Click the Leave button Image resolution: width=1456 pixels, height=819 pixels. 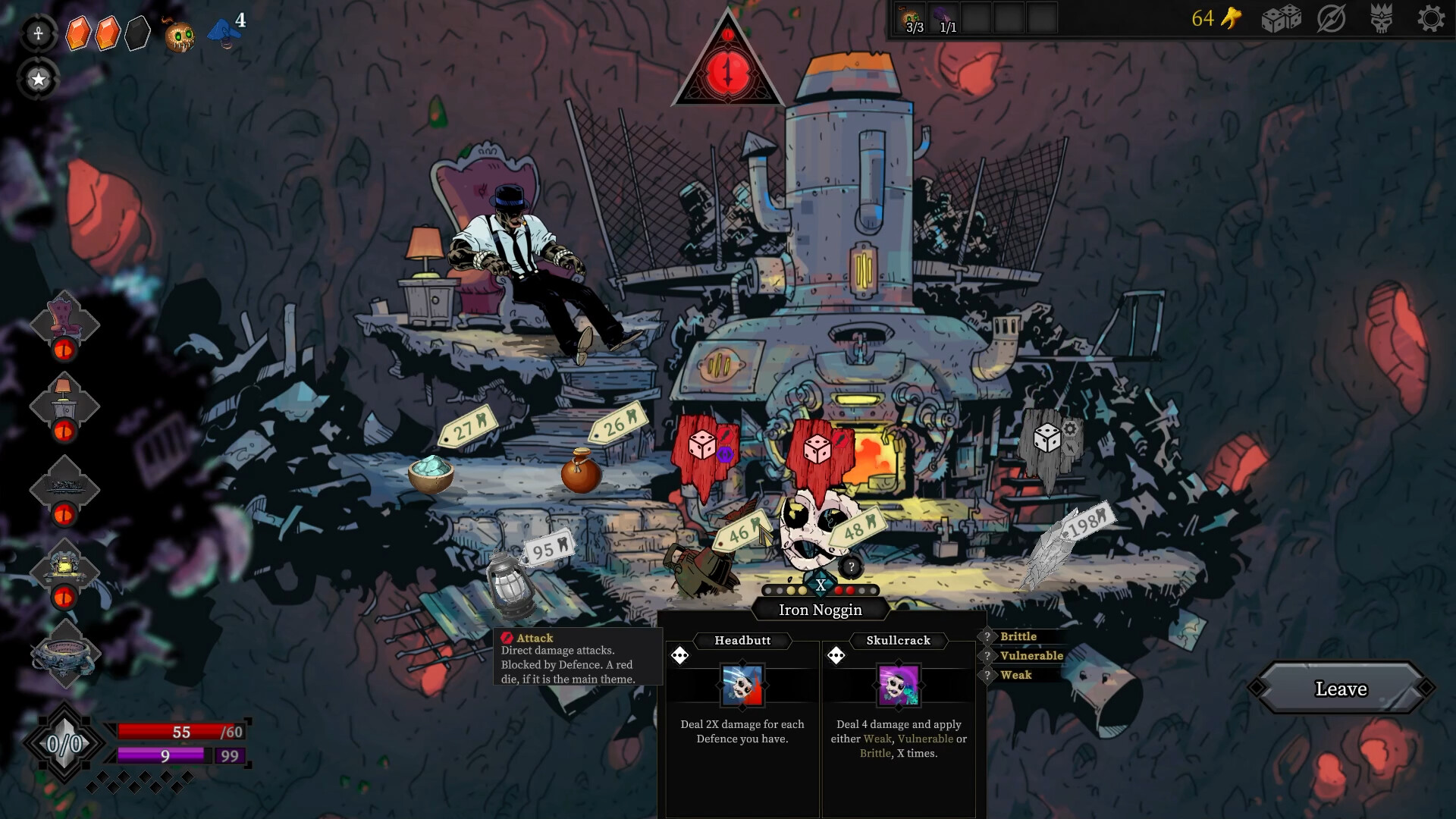(x=1341, y=689)
